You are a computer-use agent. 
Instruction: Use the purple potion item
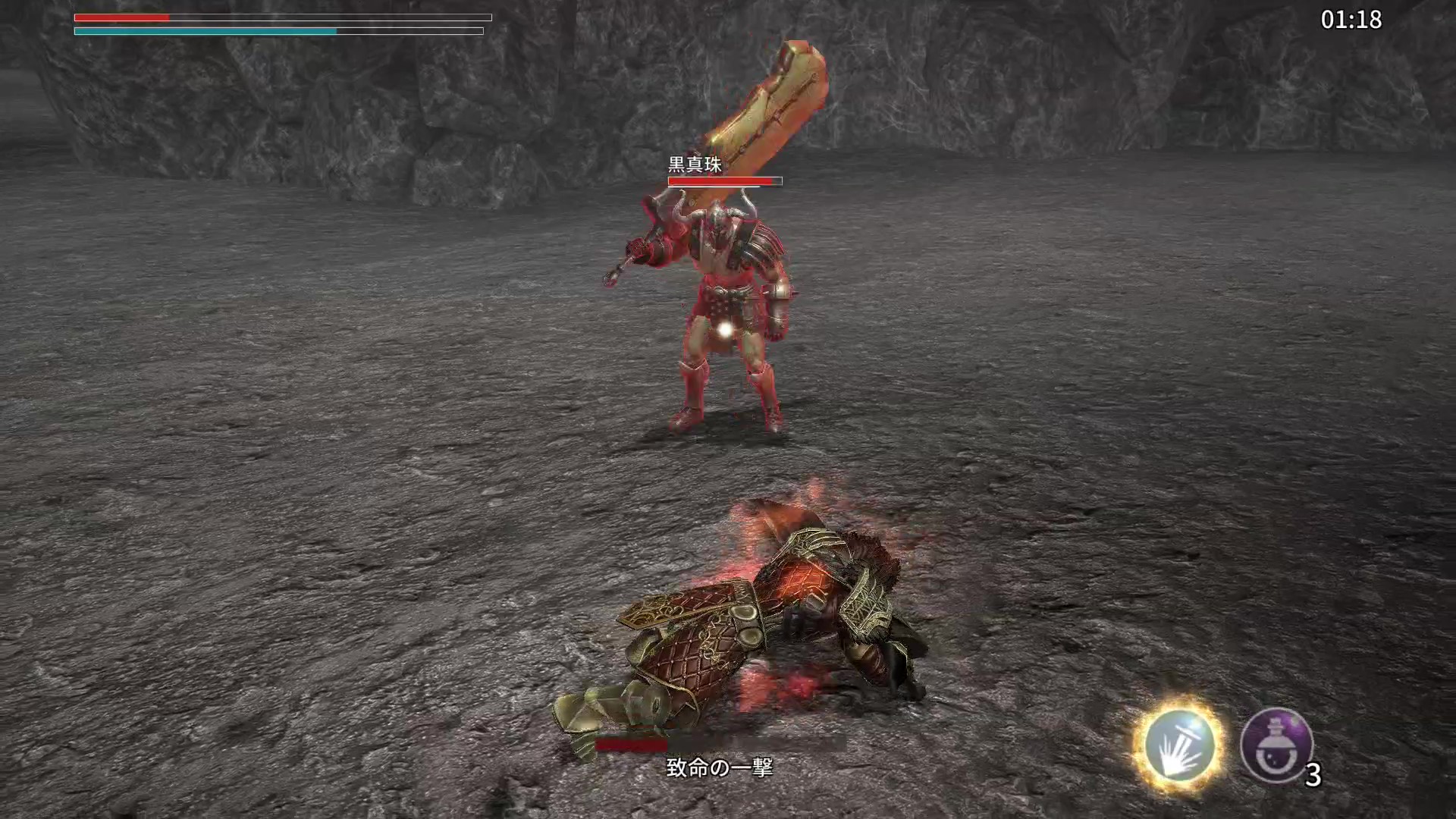1276,745
